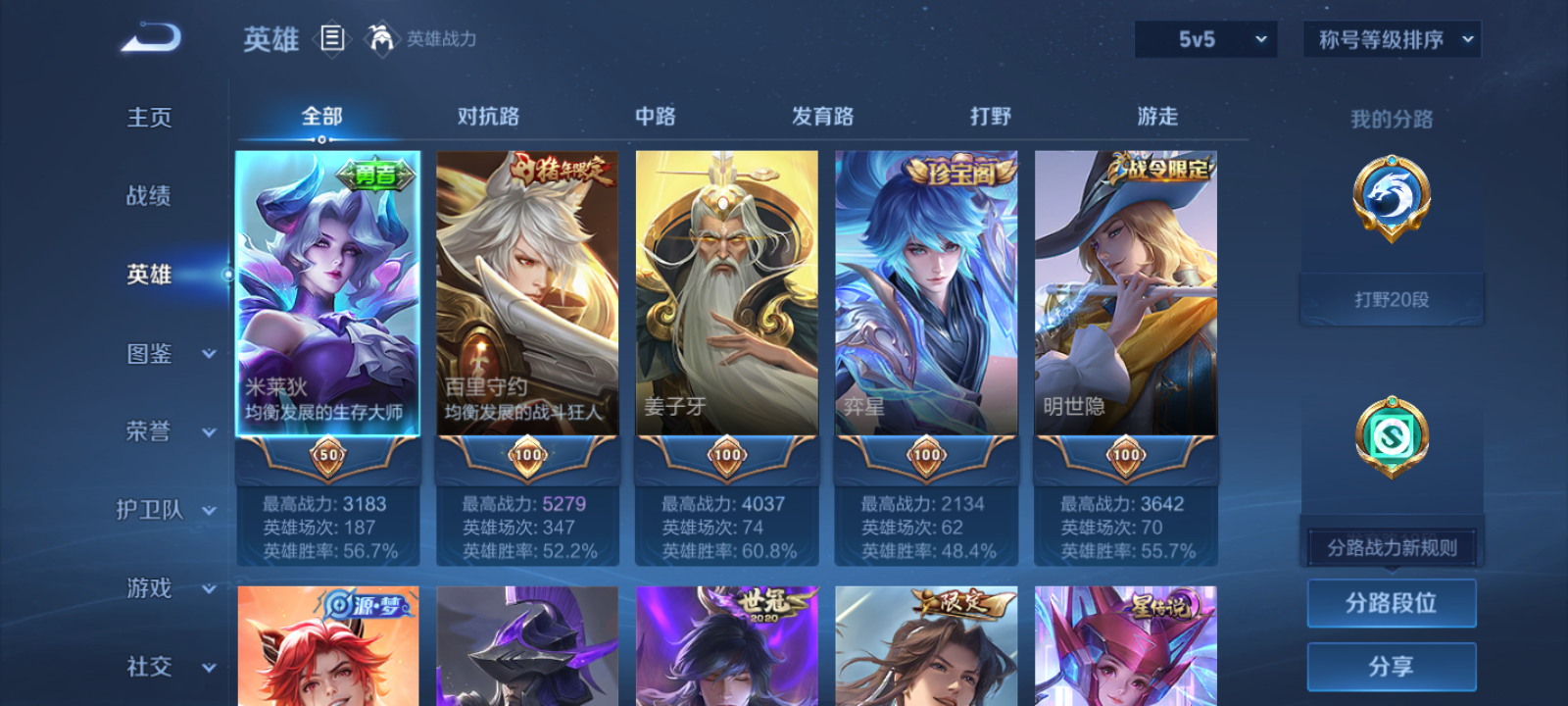
Task: Open the 战绩 sidebar entry
Action: pos(149,196)
